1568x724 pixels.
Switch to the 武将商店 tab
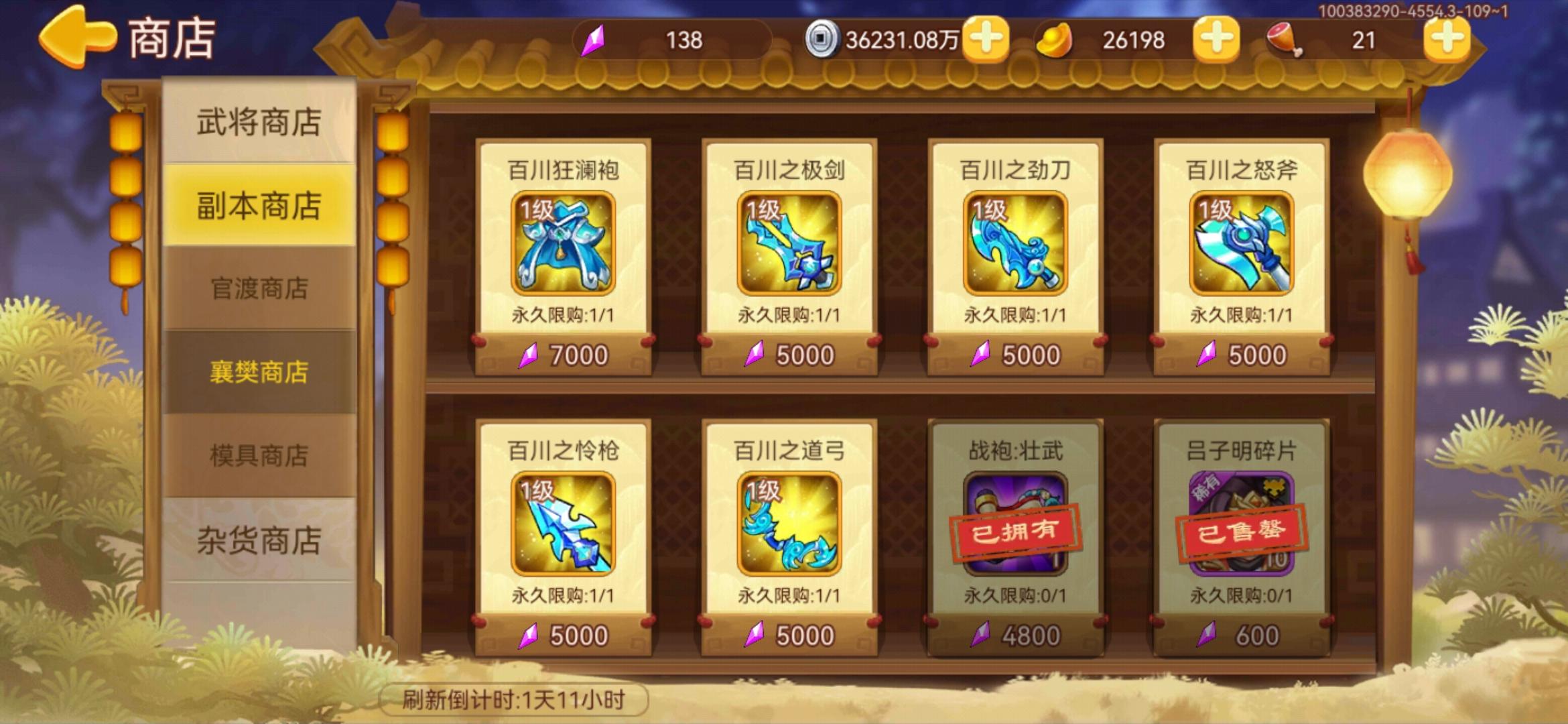click(x=258, y=121)
